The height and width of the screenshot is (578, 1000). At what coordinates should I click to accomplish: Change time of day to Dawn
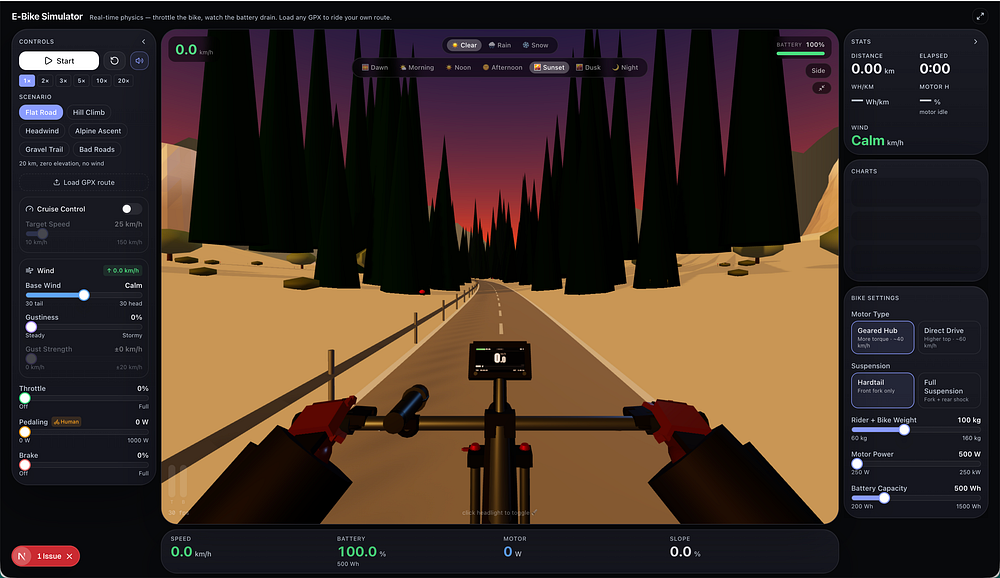coord(375,67)
